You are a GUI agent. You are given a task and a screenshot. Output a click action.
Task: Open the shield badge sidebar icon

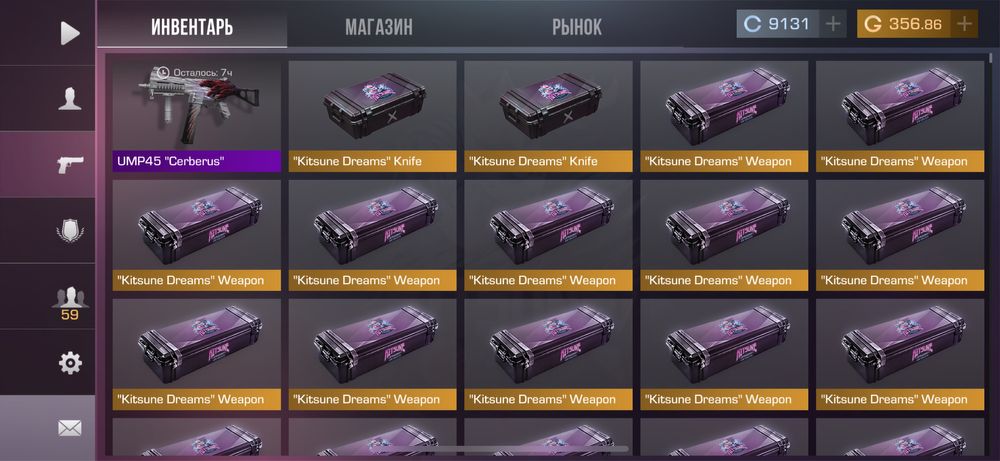click(69, 230)
